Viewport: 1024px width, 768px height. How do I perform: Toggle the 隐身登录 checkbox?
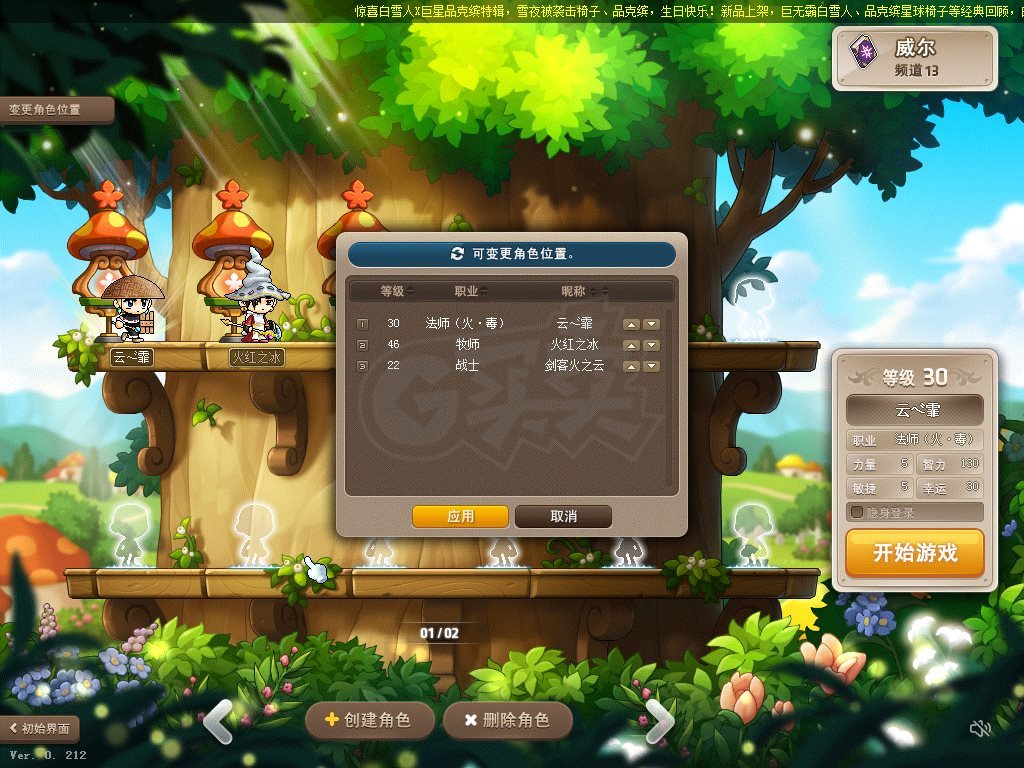[x=857, y=512]
